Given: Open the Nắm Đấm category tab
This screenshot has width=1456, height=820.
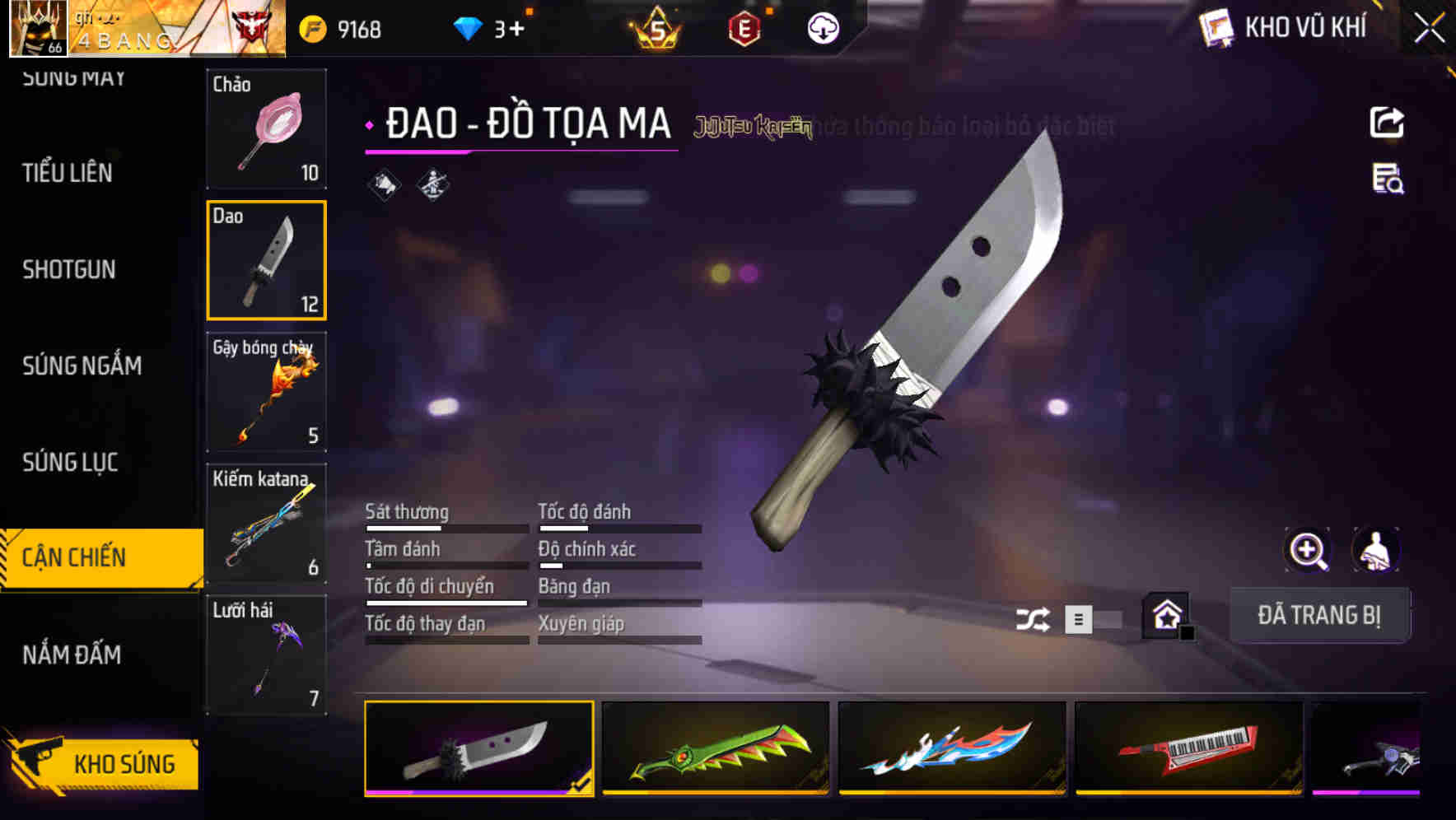Looking at the screenshot, I should [x=72, y=655].
